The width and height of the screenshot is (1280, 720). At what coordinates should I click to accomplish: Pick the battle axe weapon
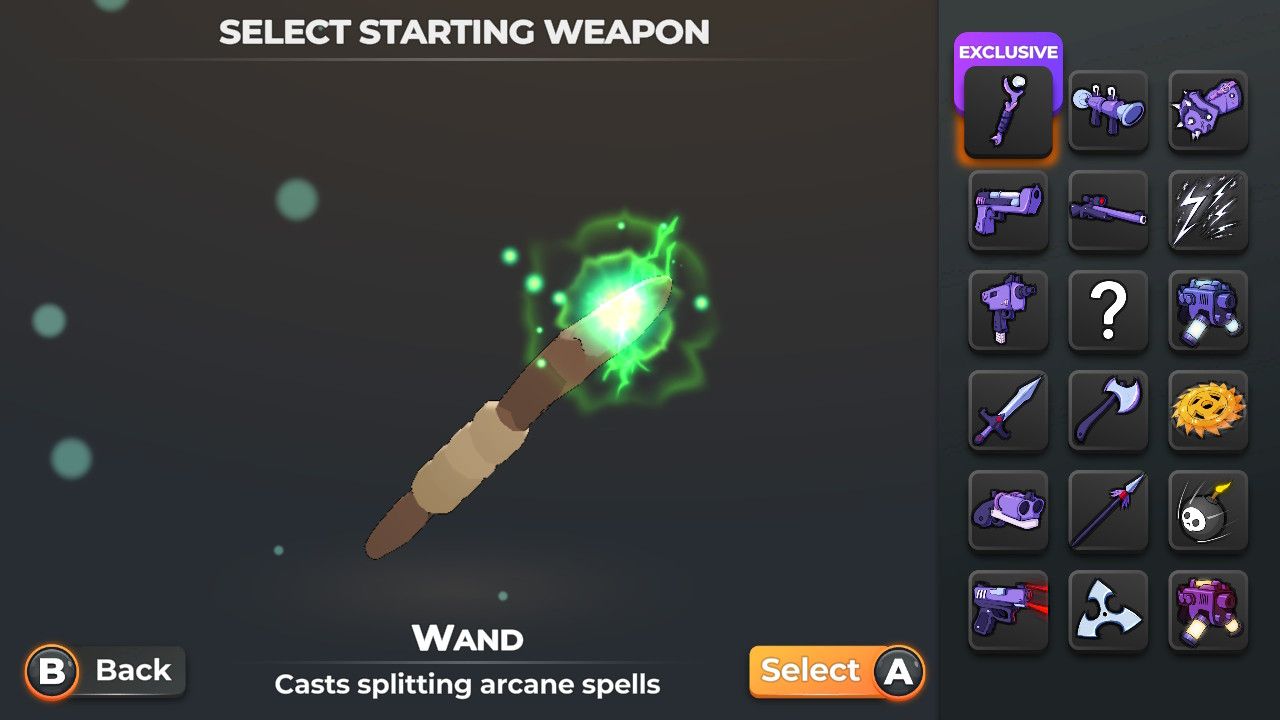(1108, 410)
